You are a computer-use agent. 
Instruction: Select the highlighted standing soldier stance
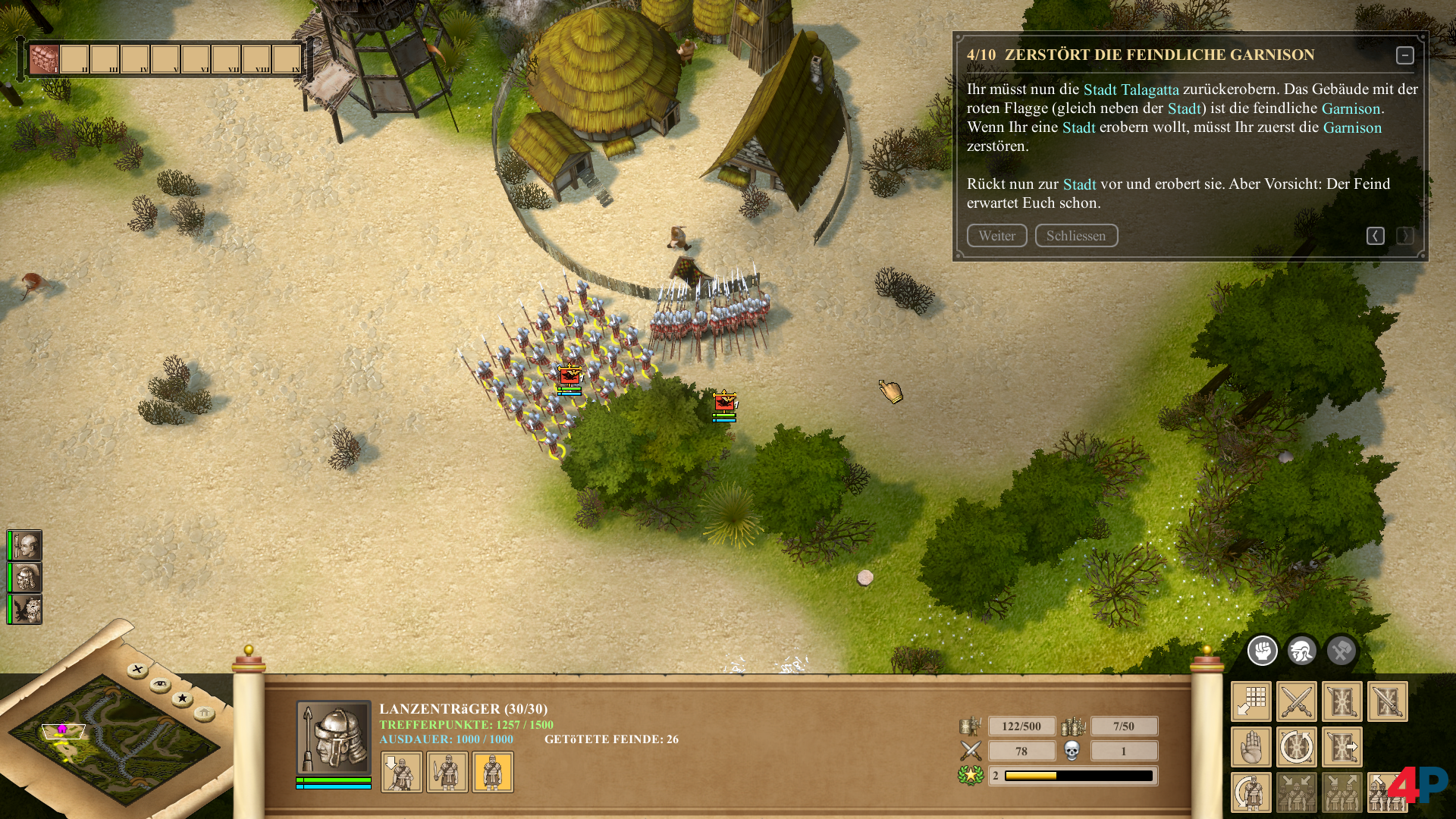(x=493, y=772)
